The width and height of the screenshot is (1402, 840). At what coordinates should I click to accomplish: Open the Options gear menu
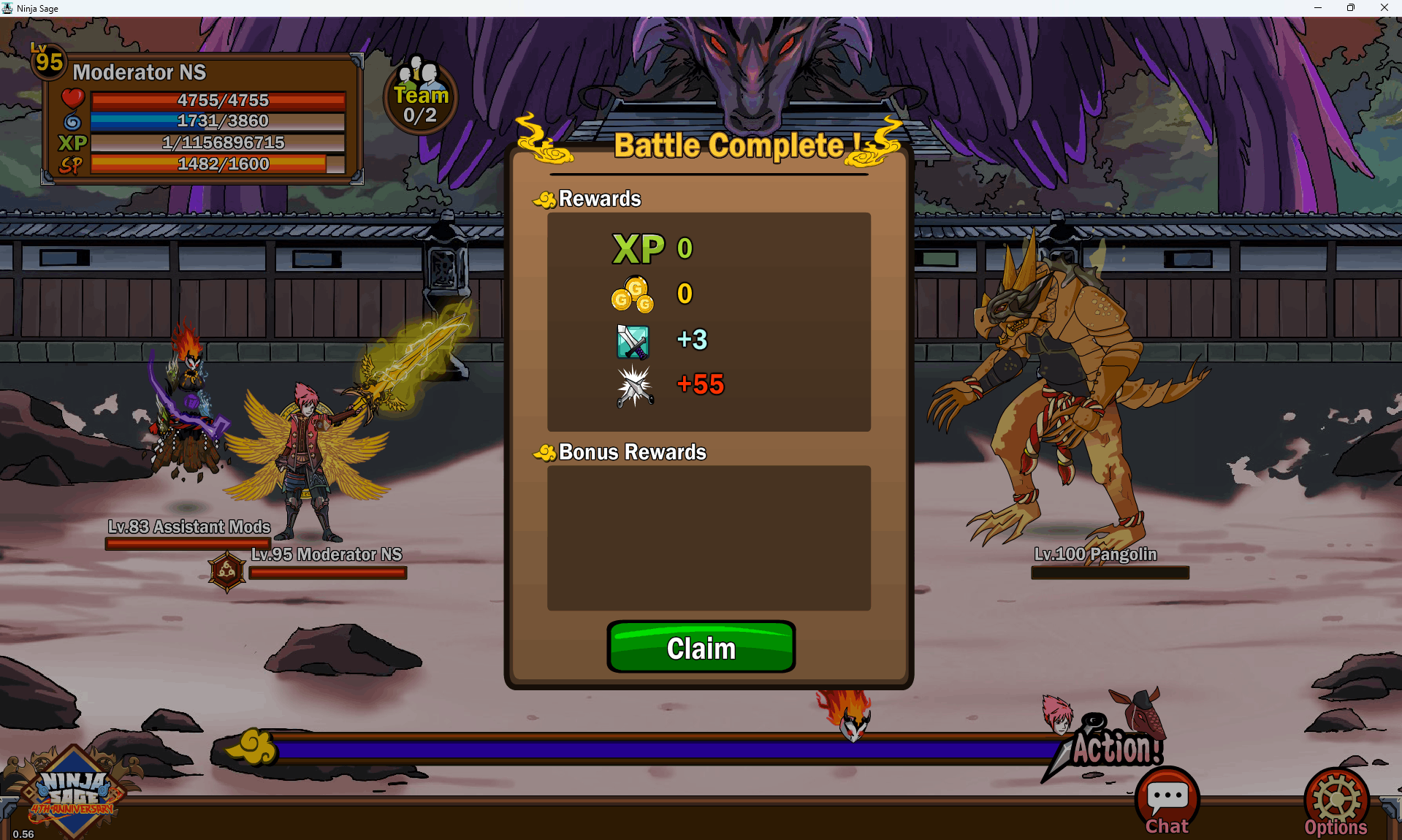[x=1336, y=803]
